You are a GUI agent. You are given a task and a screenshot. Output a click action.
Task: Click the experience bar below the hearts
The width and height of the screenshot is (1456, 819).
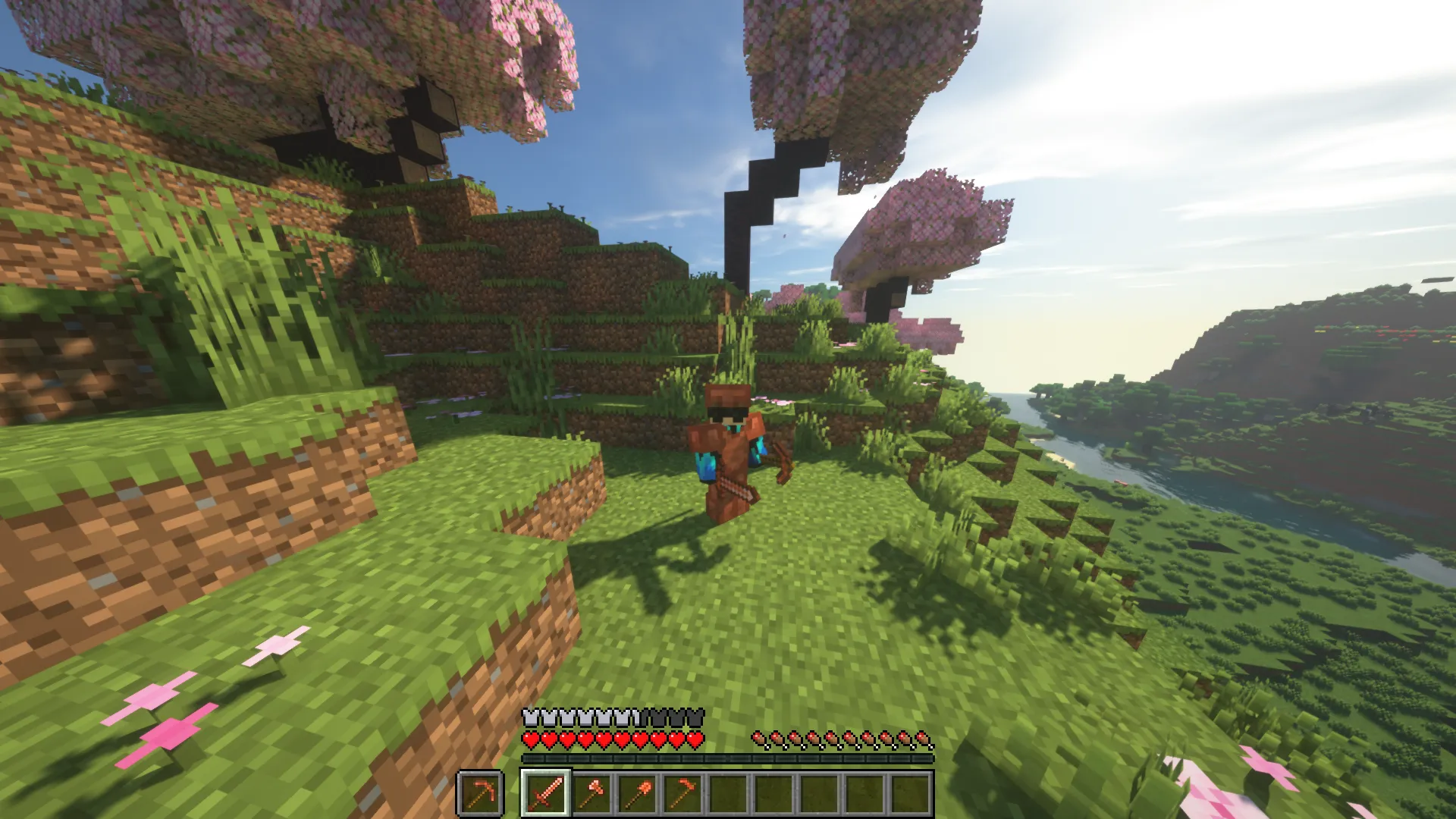click(x=728, y=758)
